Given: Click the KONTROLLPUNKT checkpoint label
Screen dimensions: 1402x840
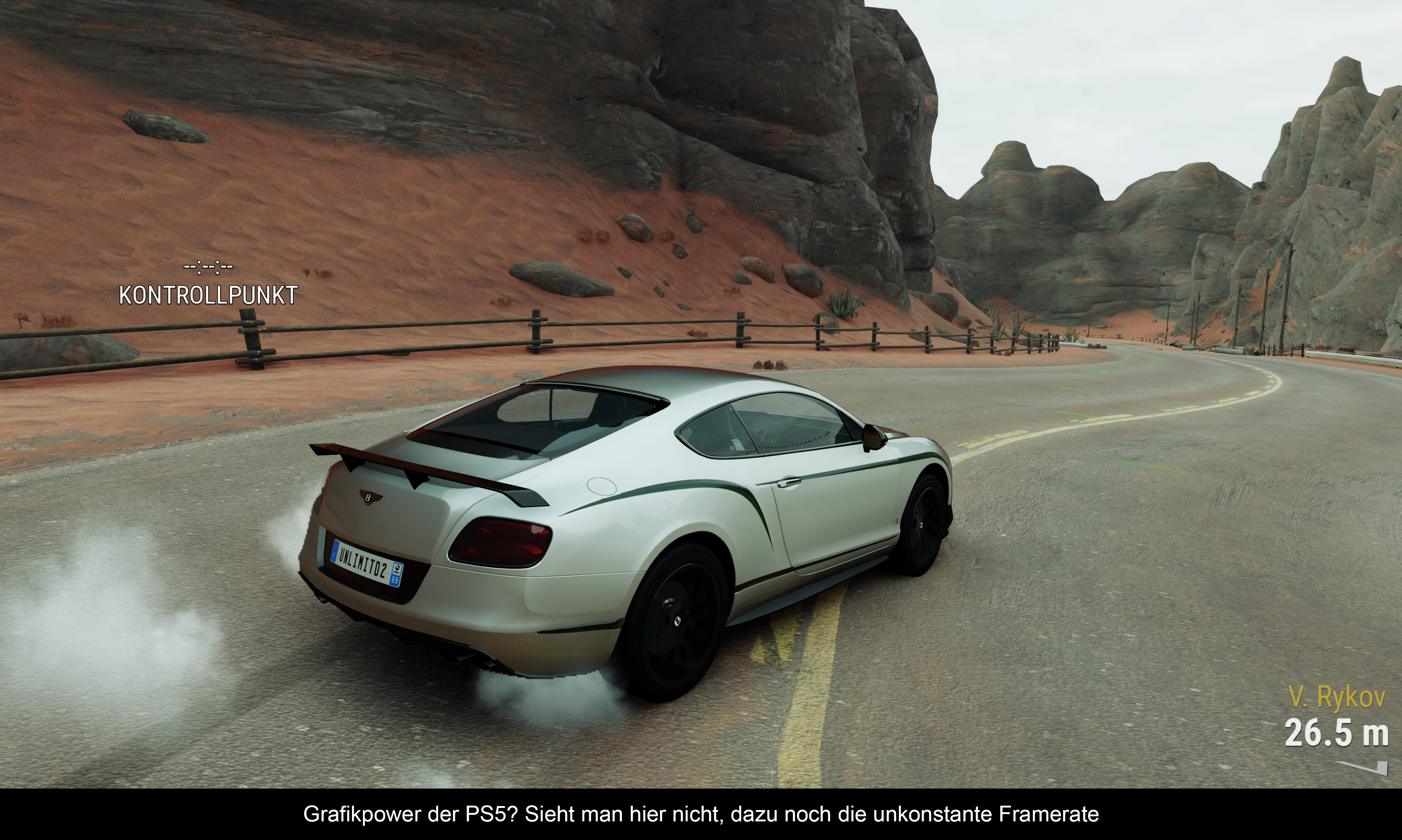Looking at the screenshot, I should (208, 295).
